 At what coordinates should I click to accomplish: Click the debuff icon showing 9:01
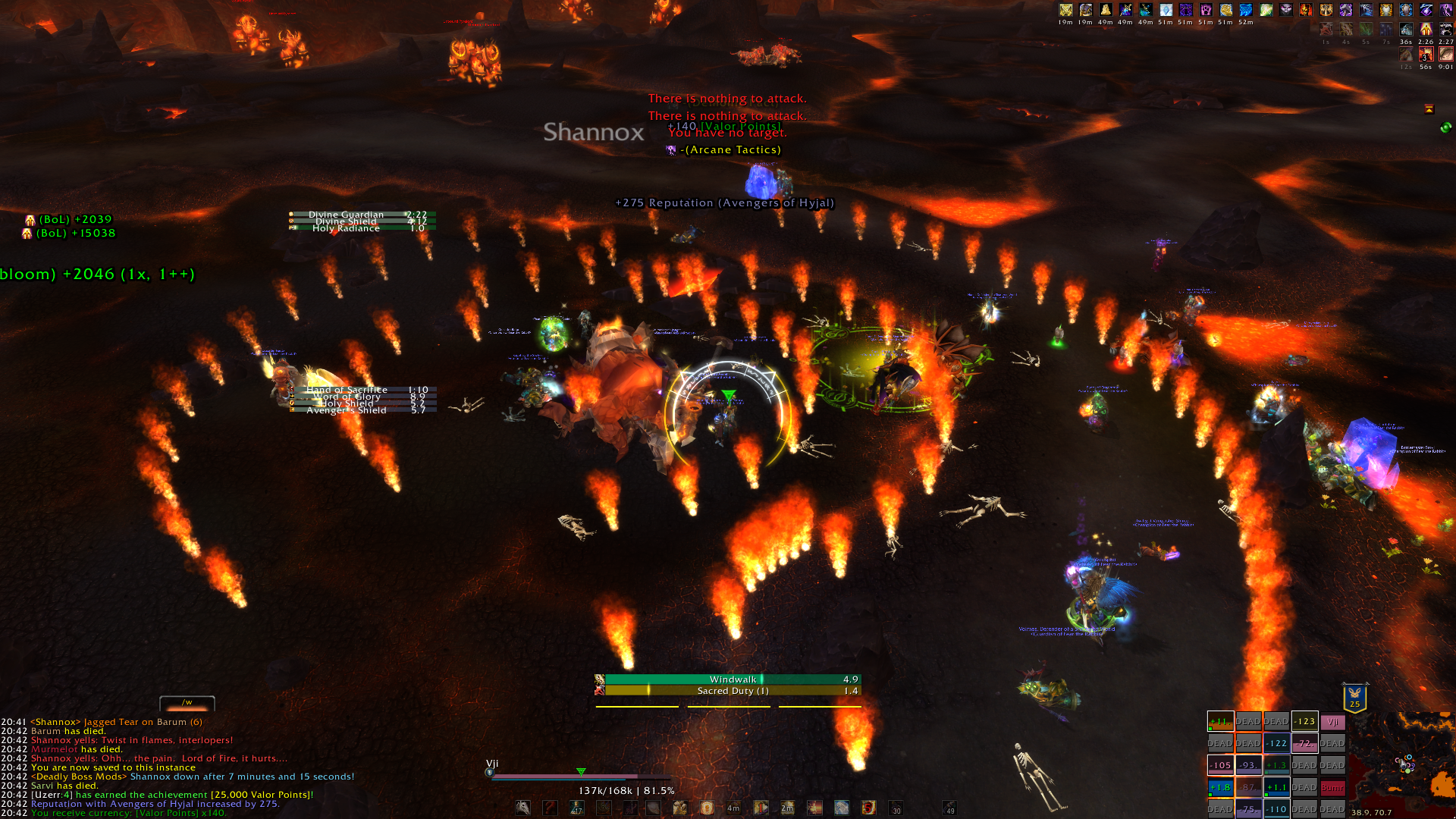click(x=1446, y=55)
